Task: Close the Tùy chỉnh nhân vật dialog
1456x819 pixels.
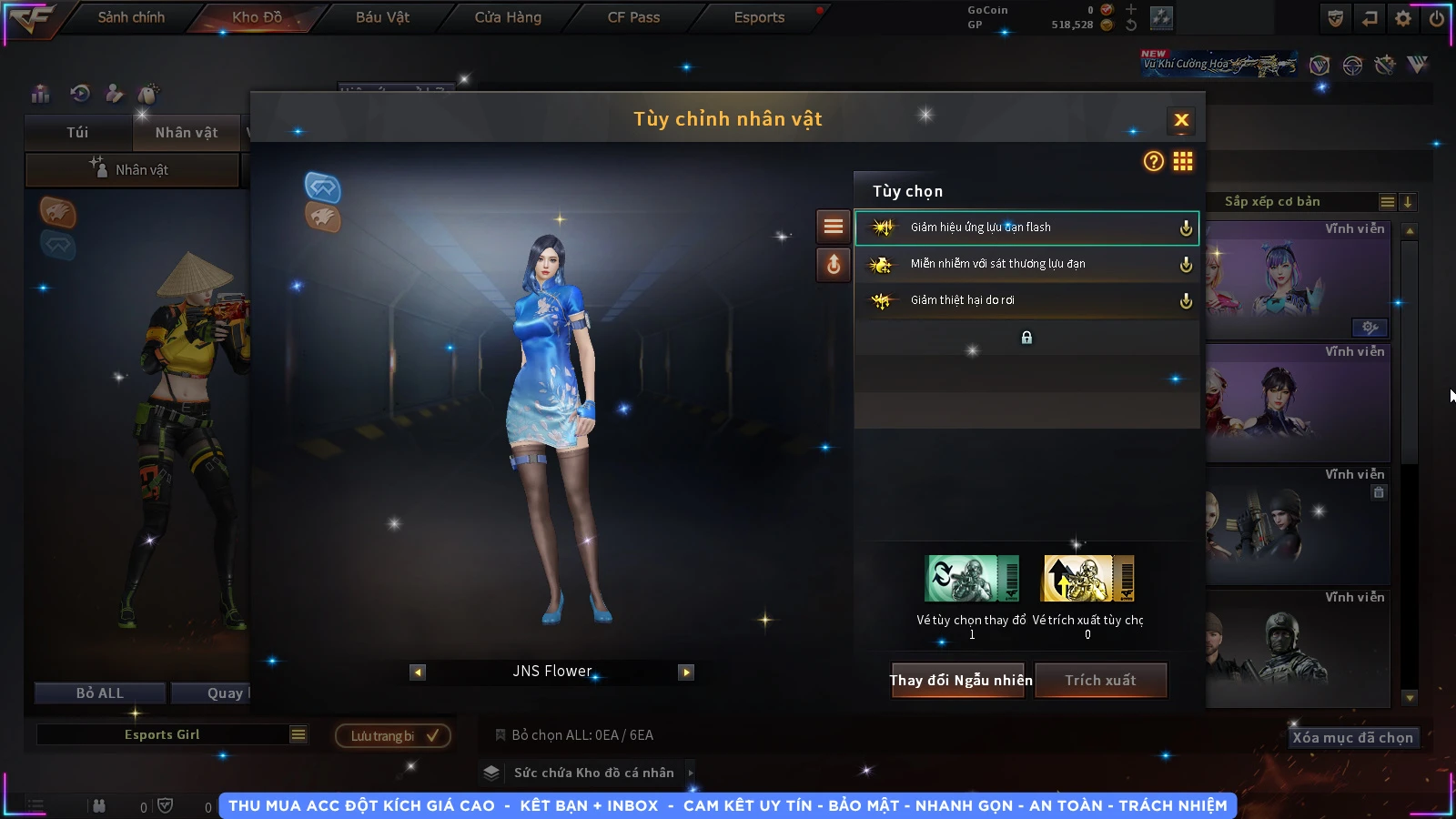Action: click(x=1181, y=120)
